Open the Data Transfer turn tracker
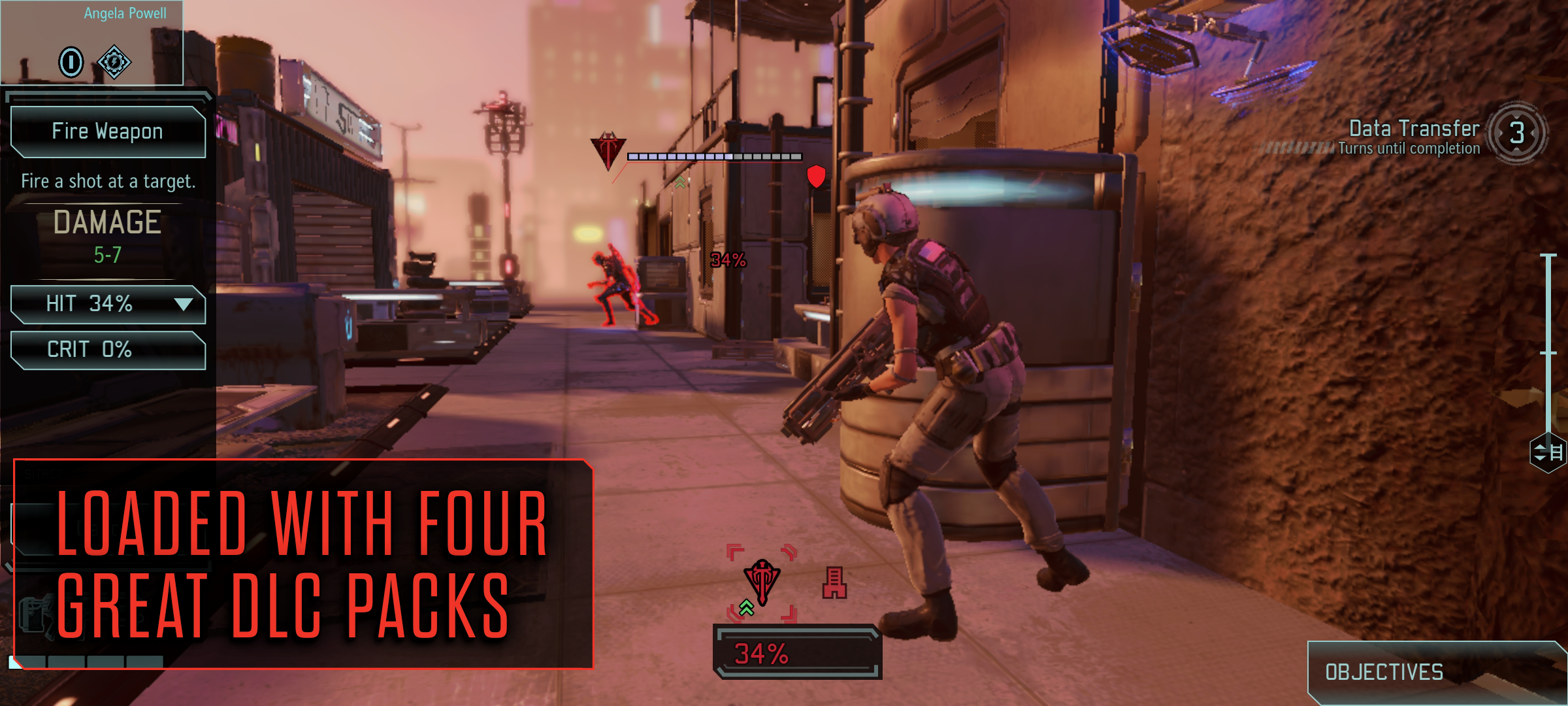The width and height of the screenshot is (1568, 706). 1516,133
